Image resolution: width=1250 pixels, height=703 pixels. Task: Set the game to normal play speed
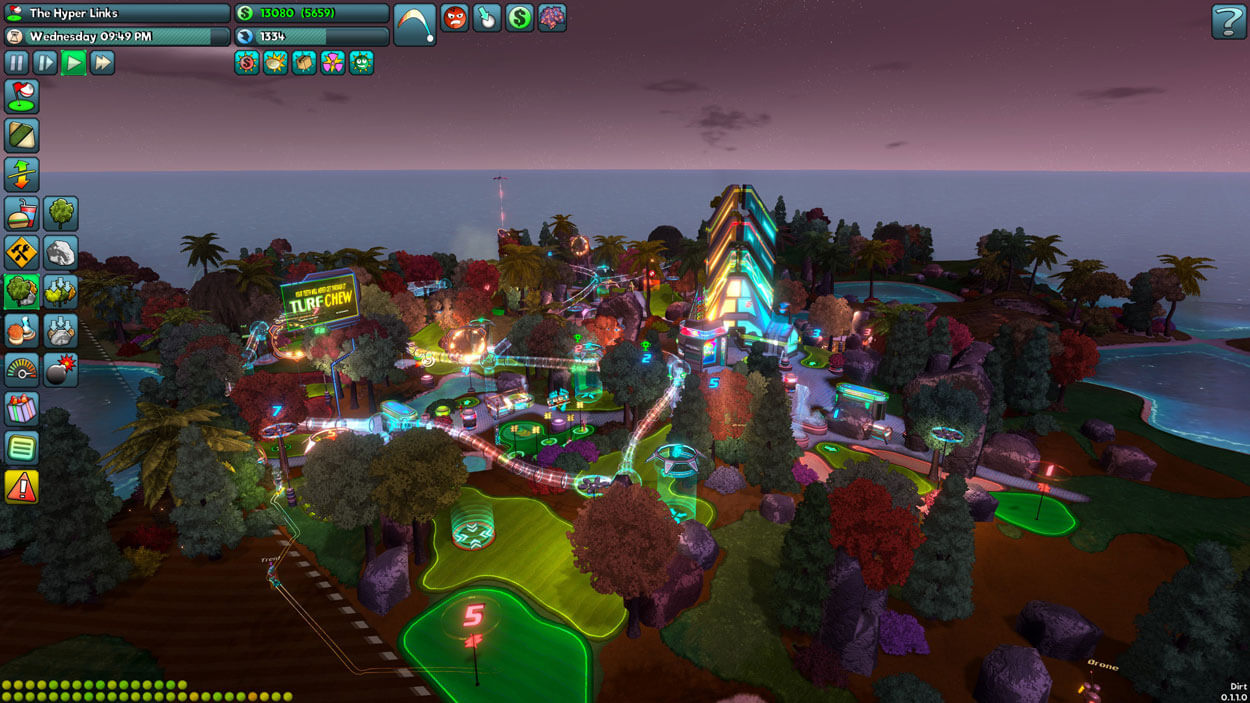(x=74, y=63)
